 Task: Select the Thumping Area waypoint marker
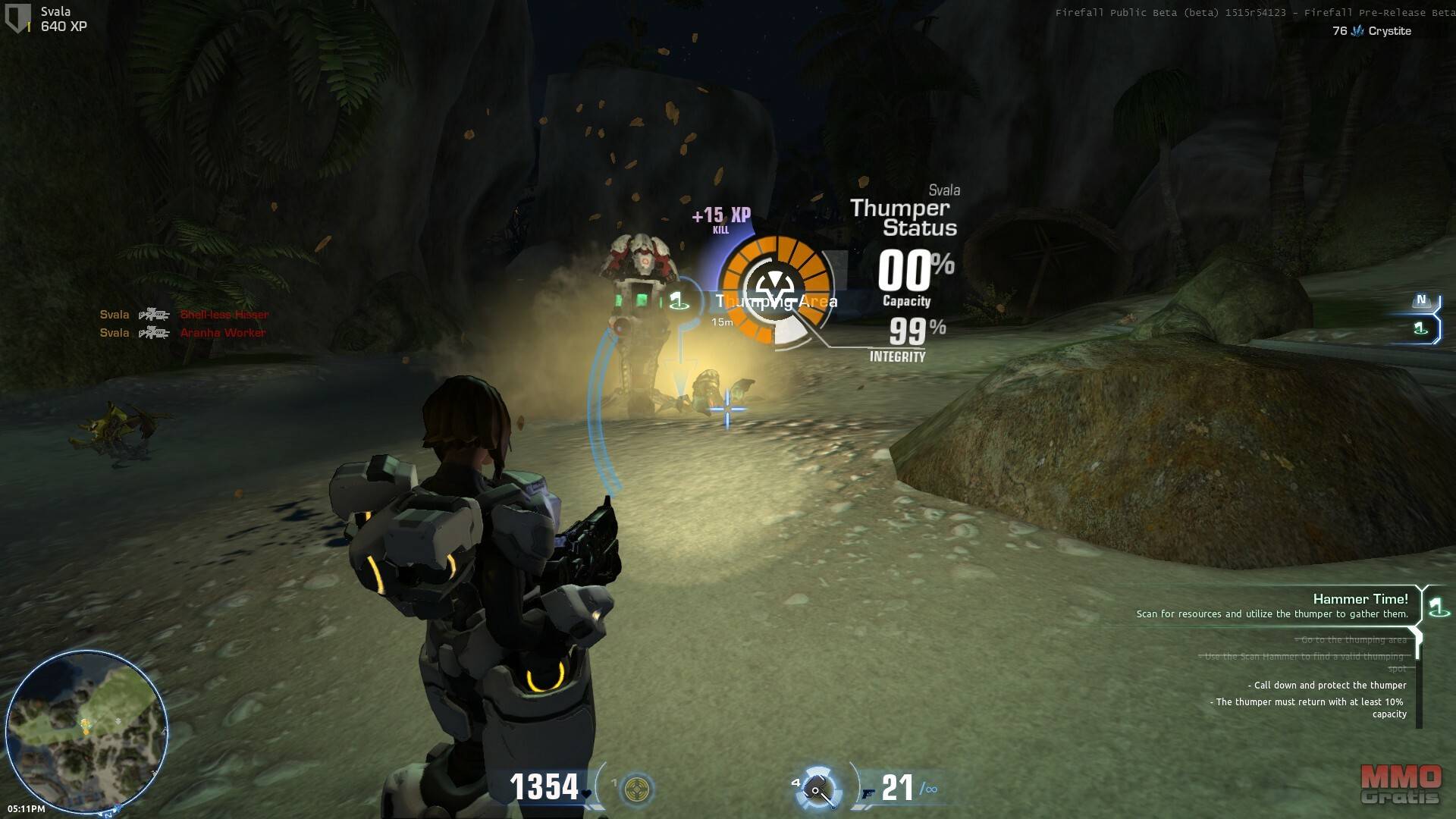678,302
